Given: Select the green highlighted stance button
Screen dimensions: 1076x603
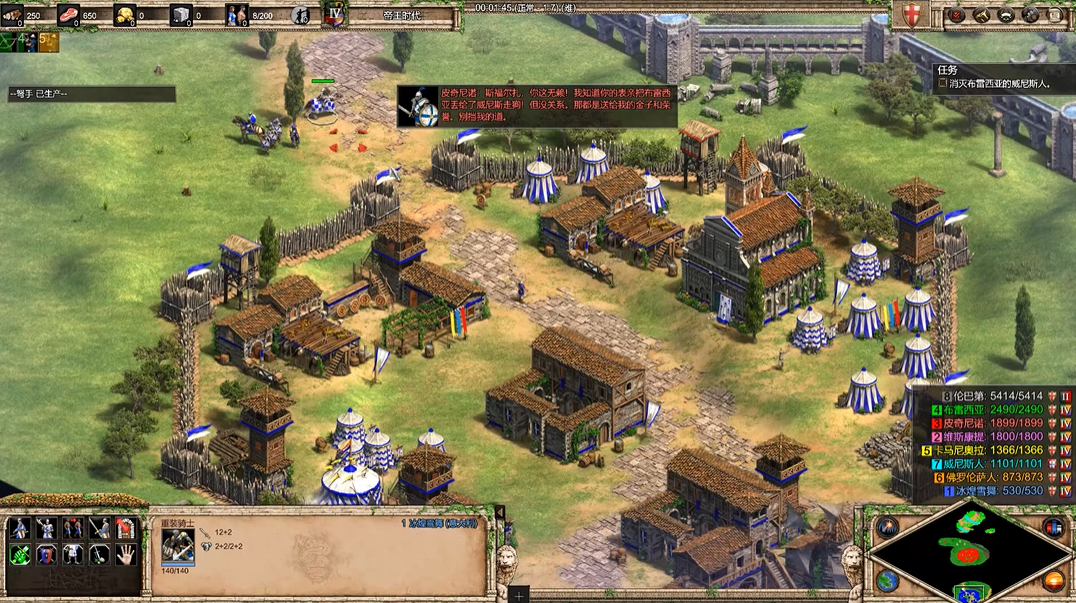Looking at the screenshot, I should tap(20, 553).
